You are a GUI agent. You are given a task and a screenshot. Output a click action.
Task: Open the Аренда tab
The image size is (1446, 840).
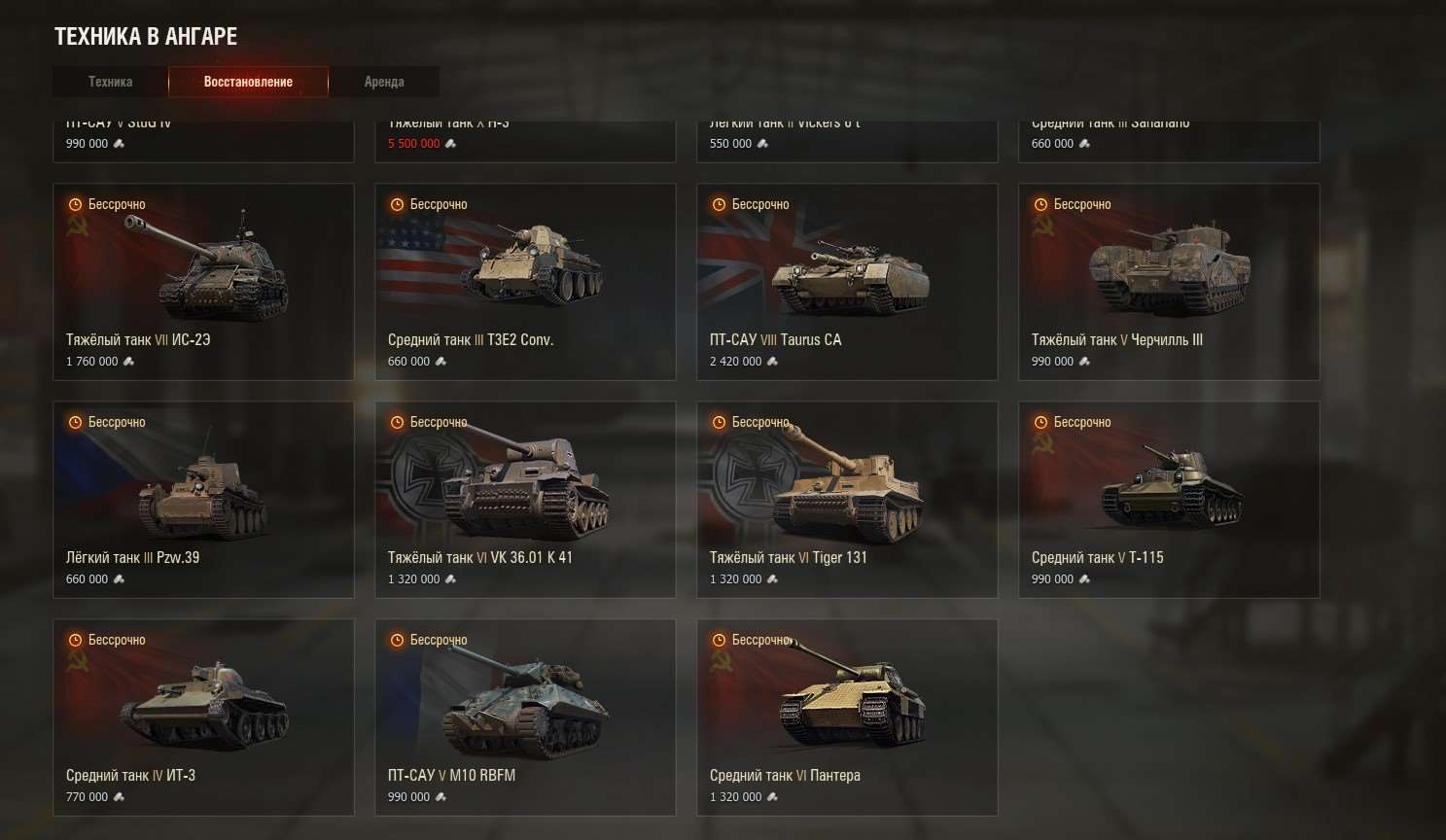(384, 82)
